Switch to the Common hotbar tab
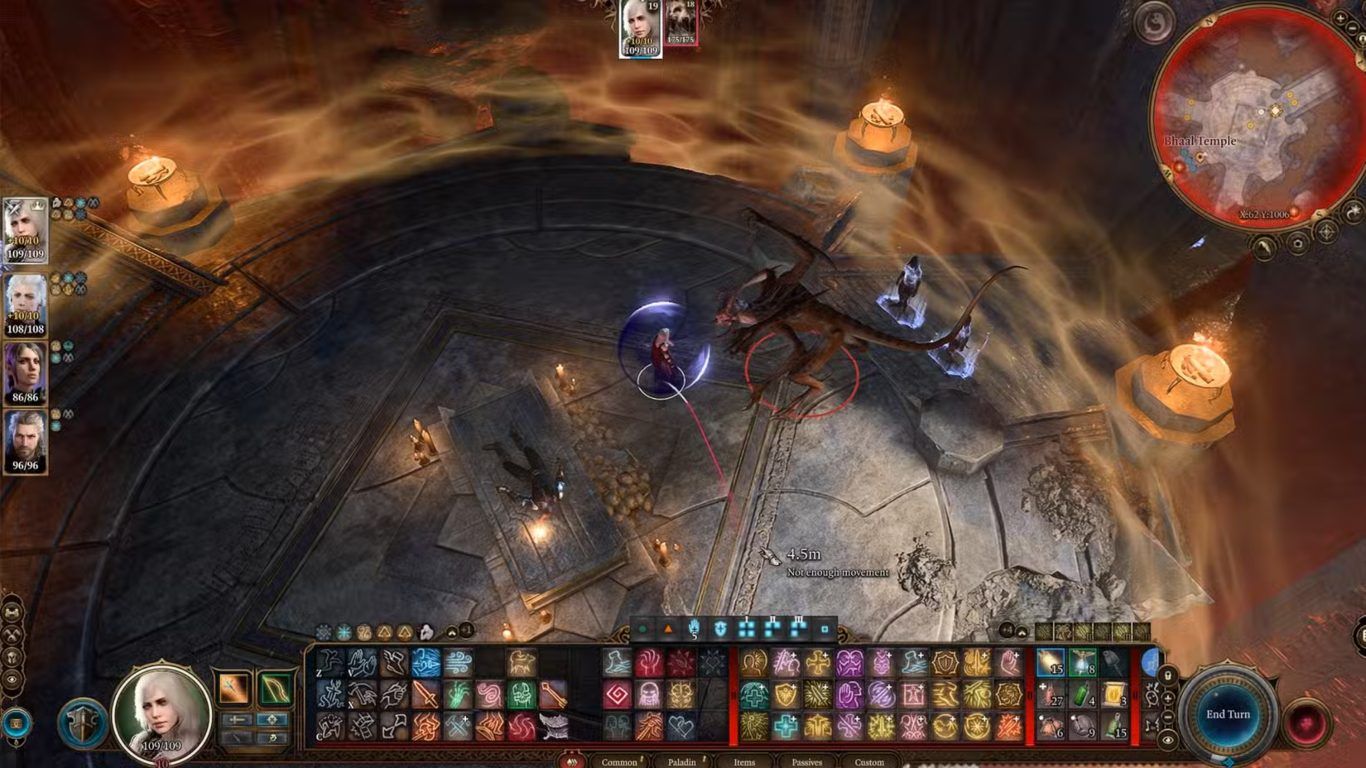This screenshot has width=1366, height=768. tap(619, 762)
